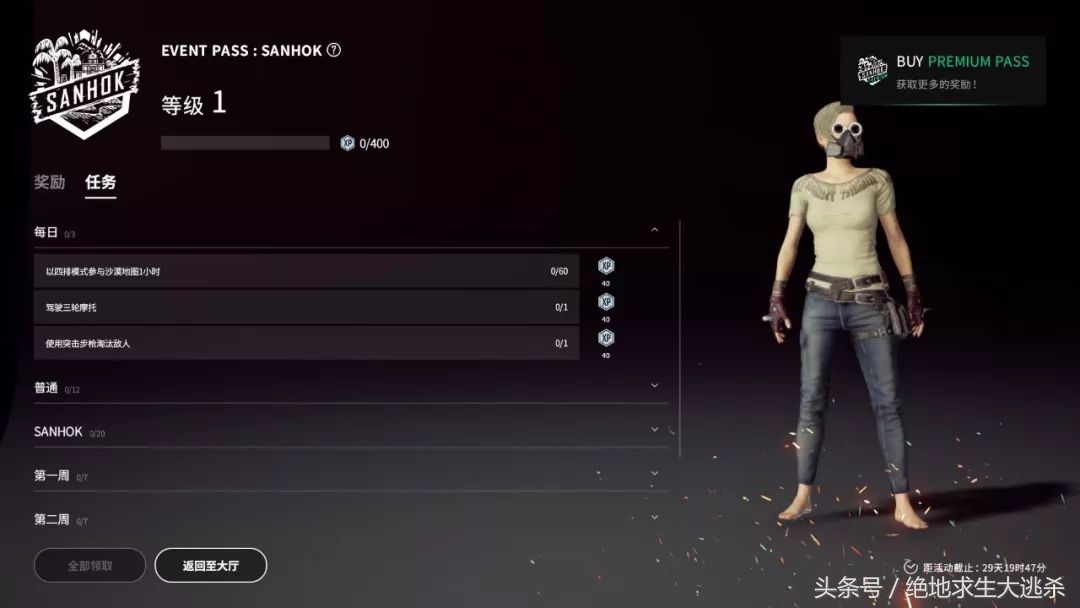Expand the 普通 missions section
Screen dimensions: 1080x608
(654, 385)
